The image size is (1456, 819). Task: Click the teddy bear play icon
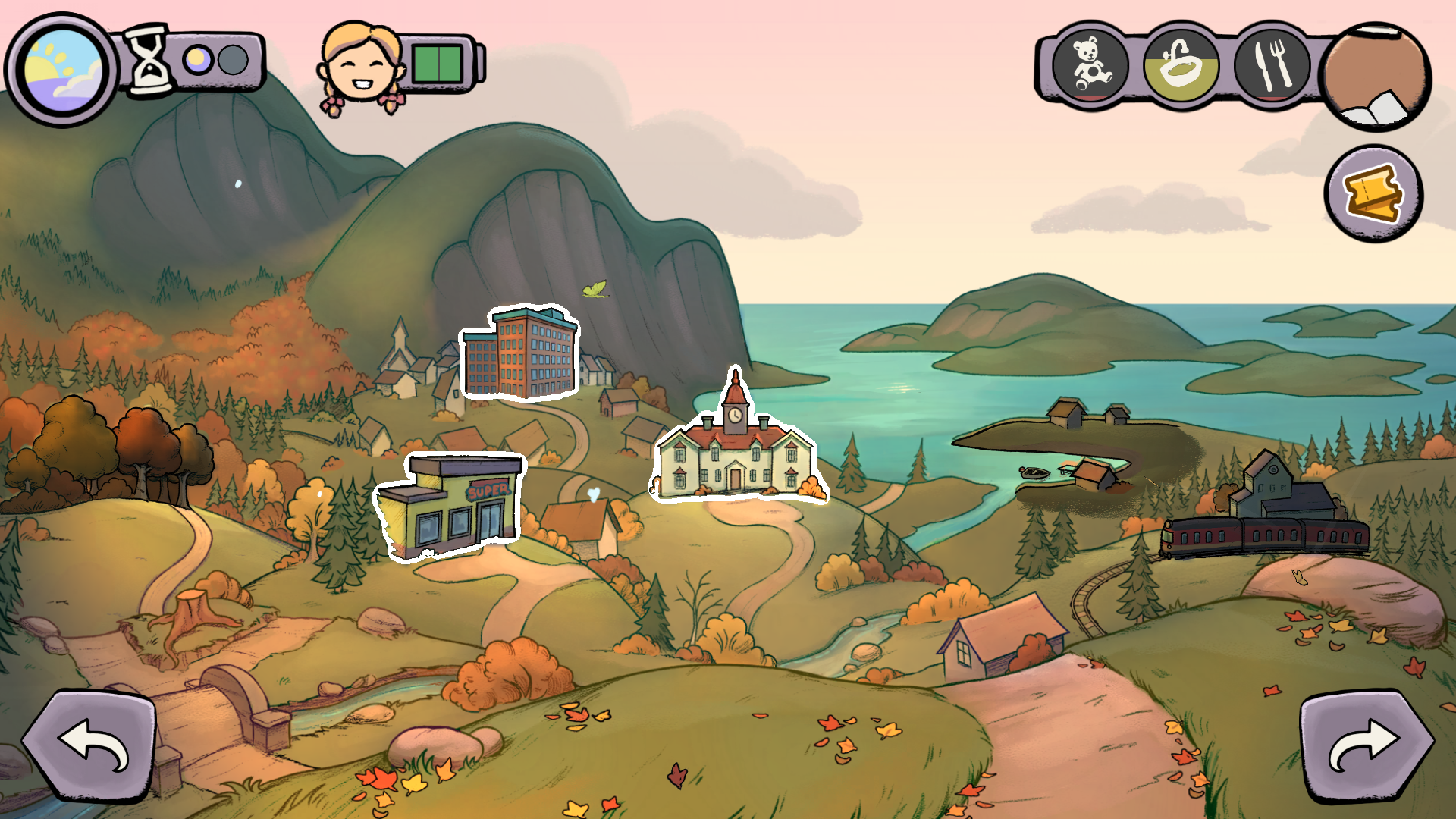[1090, 65]
